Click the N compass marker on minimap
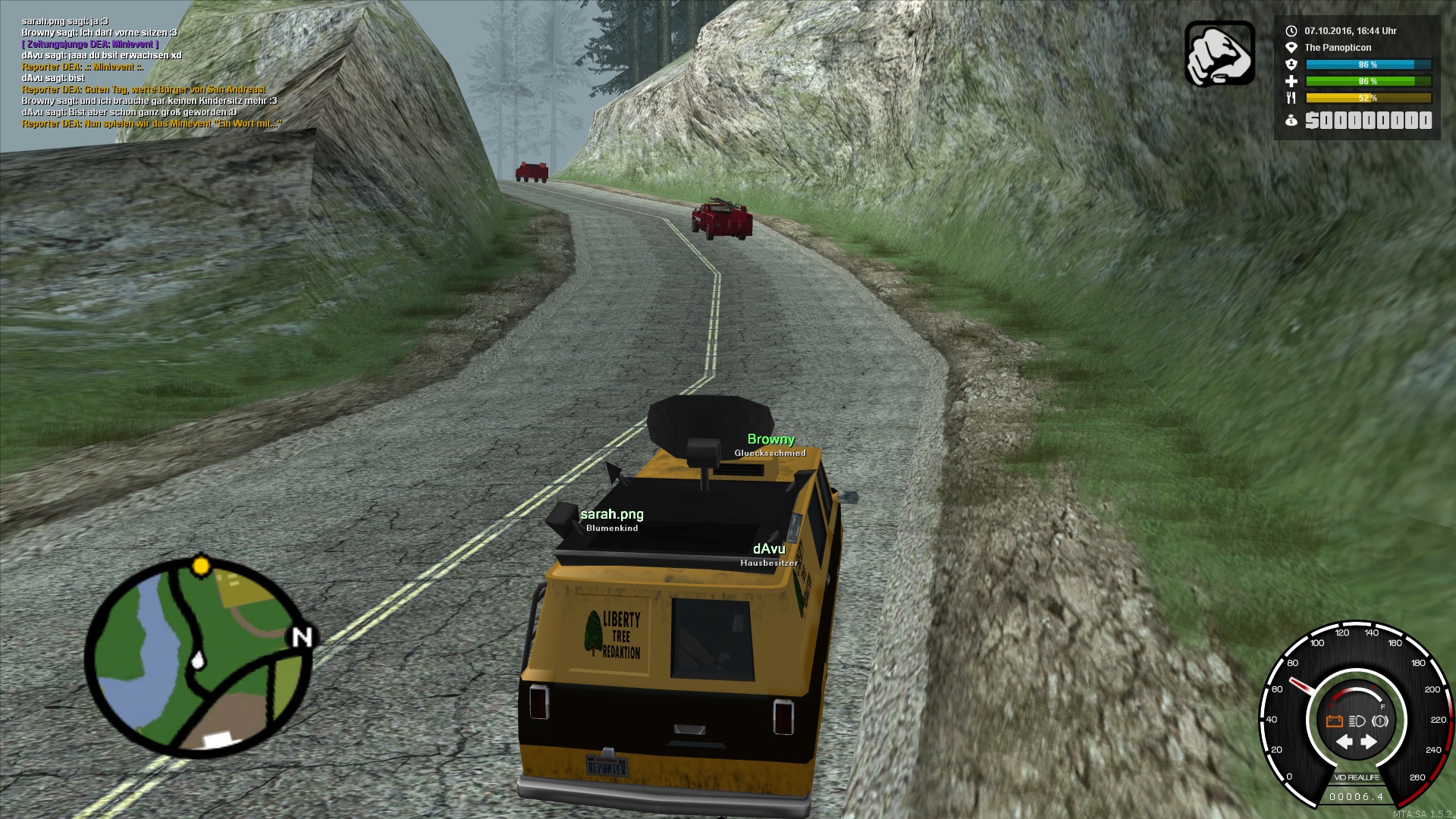 (x=302, y=637)
